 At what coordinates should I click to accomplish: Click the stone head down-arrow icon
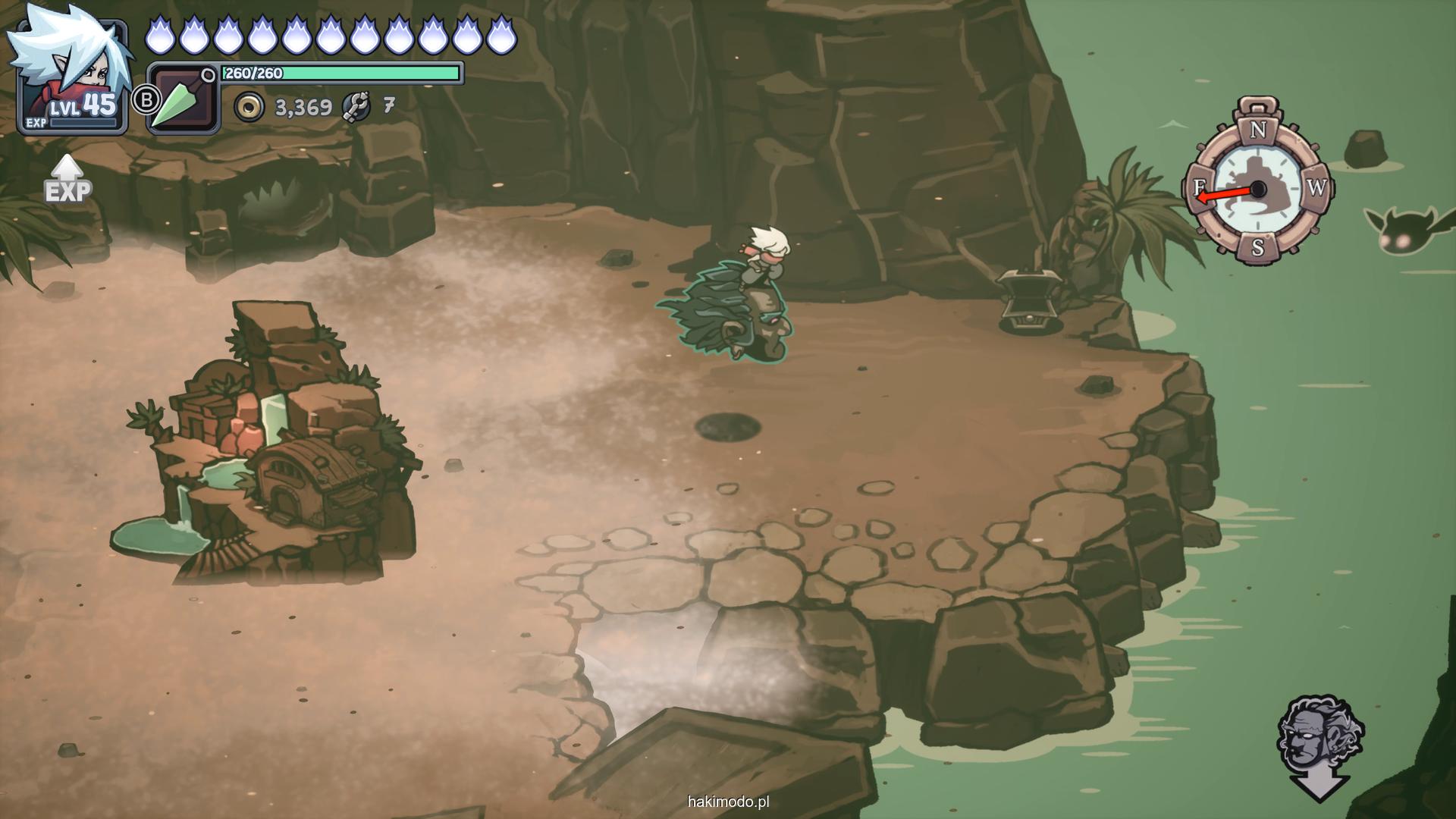(x=1319, y=746)
